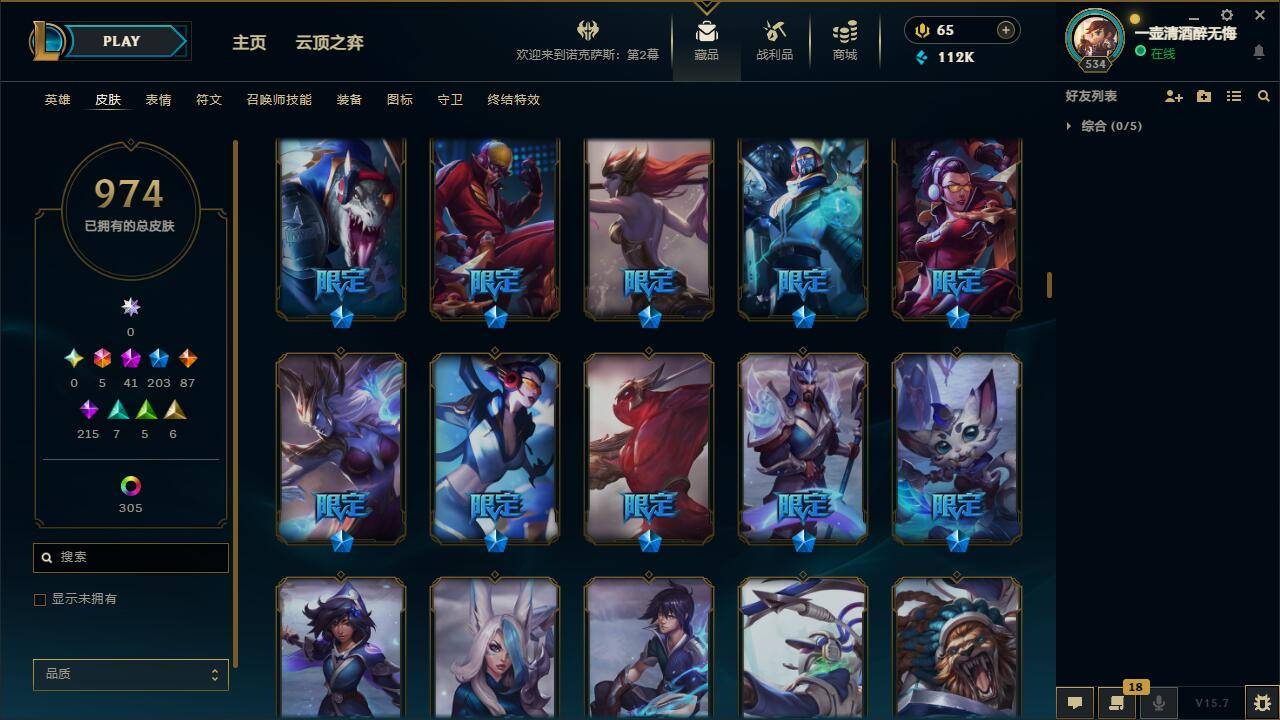This screenshot has height=720, width=1280.
Task: Toggle the notifications bell
Action: pyautogui.click(x=1259, y=50)
